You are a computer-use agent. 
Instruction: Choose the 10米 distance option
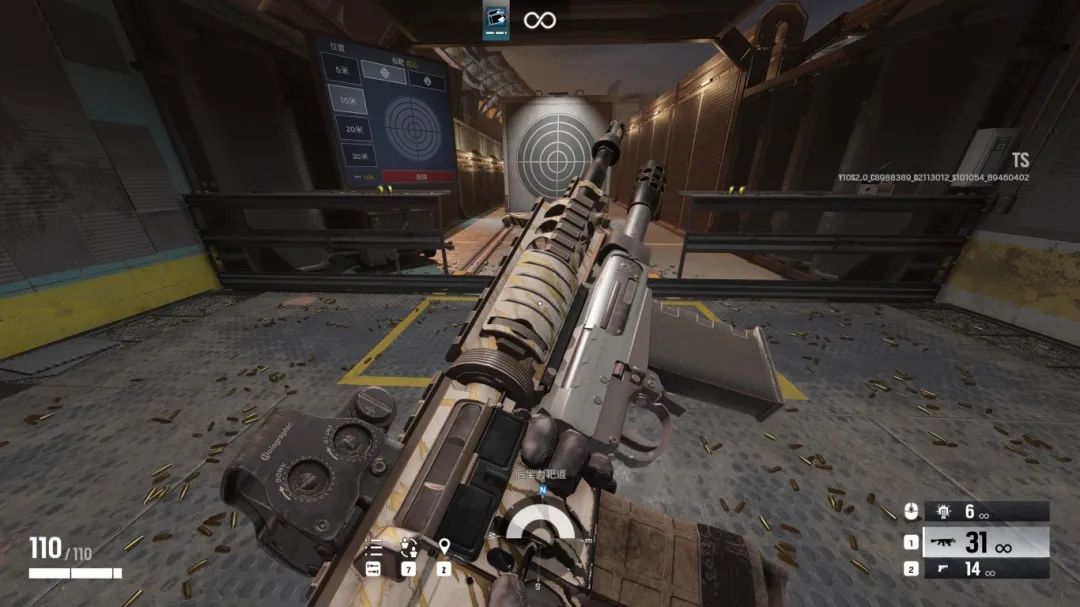(x=347, y=100)
